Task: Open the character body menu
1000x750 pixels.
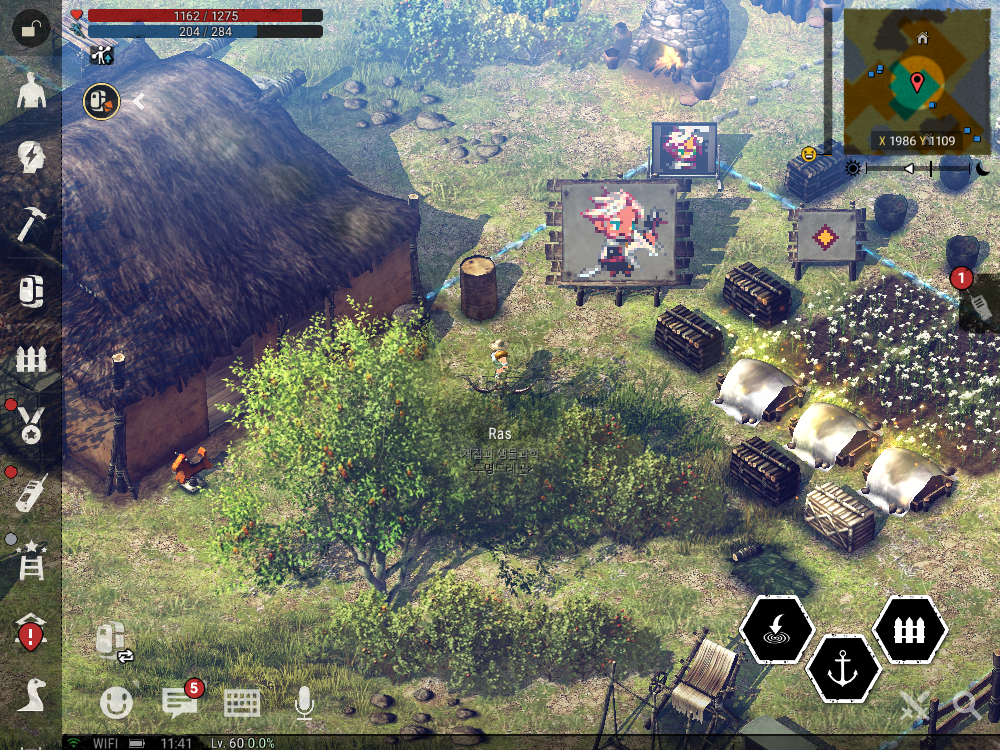Action: pyautogui.click(x=31, y=93)
